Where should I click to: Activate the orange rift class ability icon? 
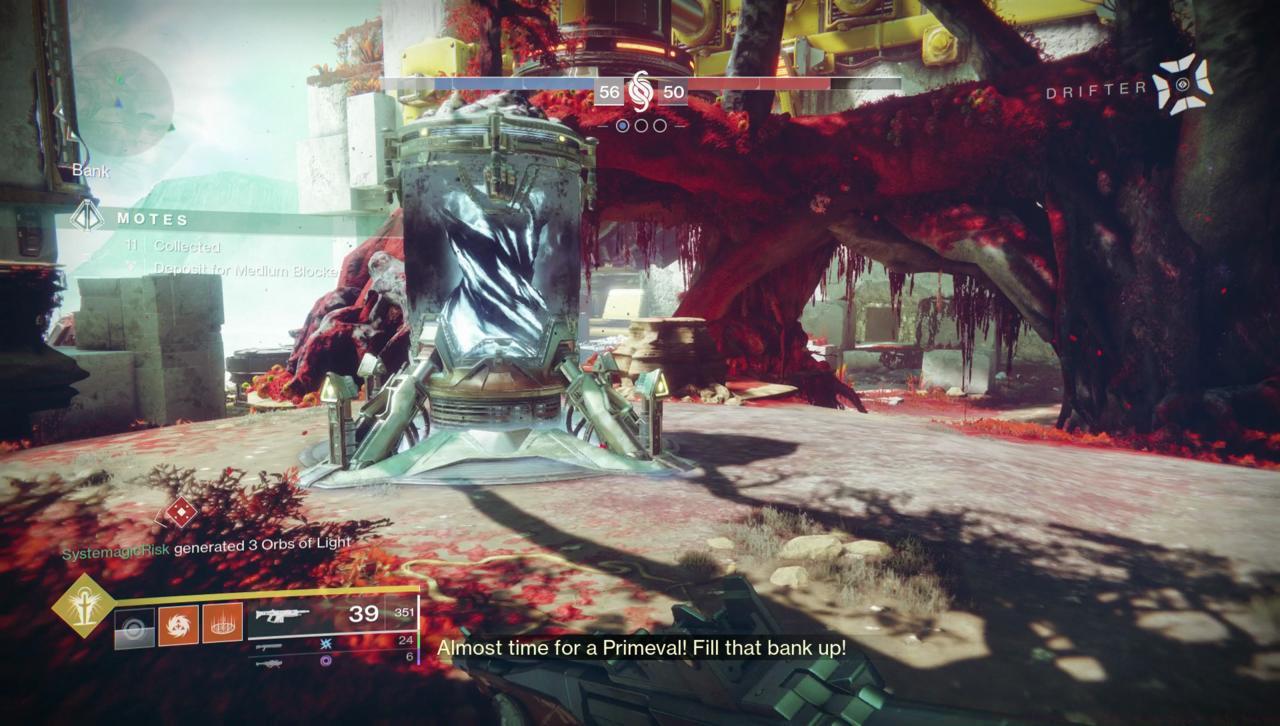222,623
